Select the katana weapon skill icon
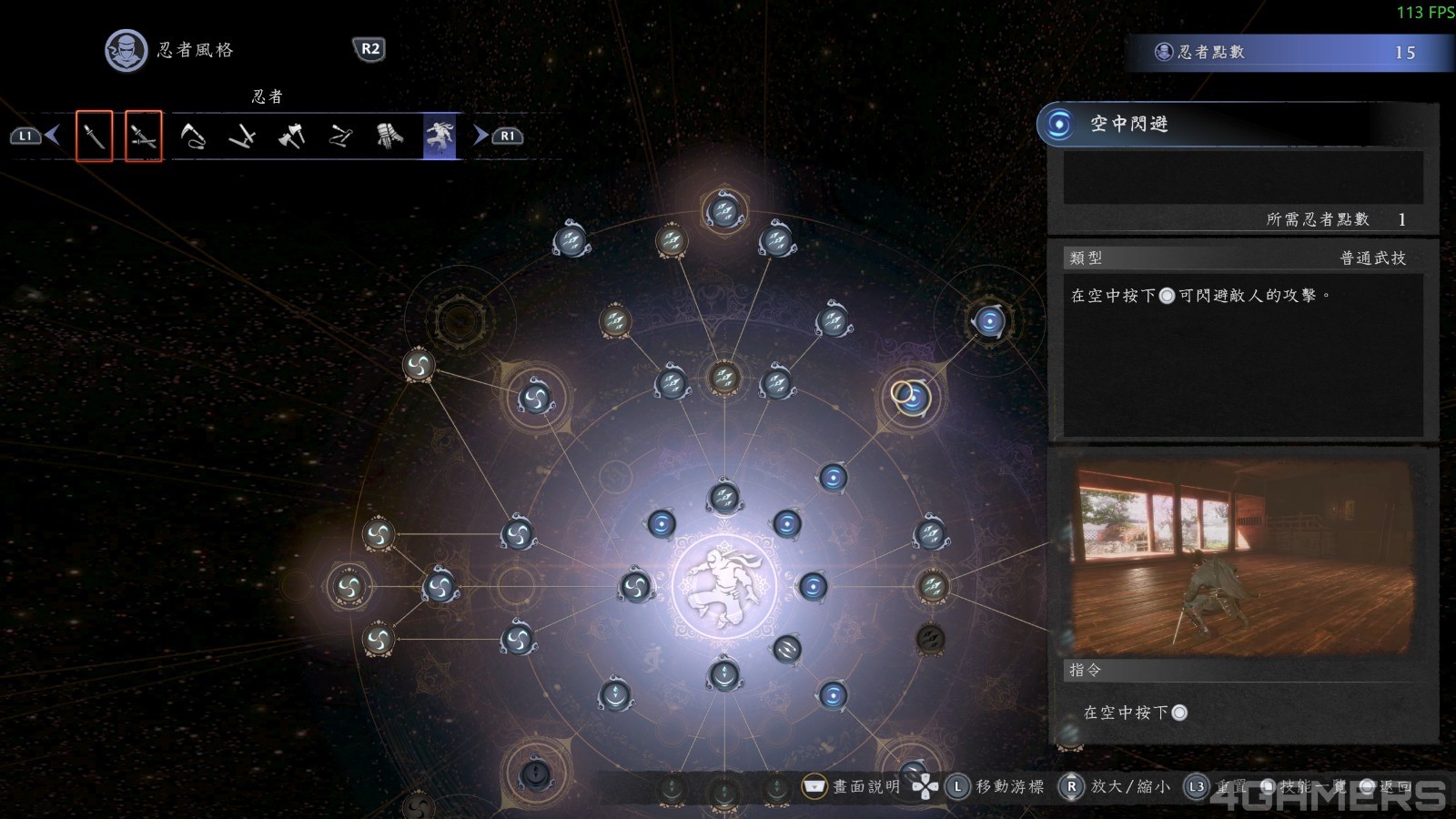 tap(96, 136)
